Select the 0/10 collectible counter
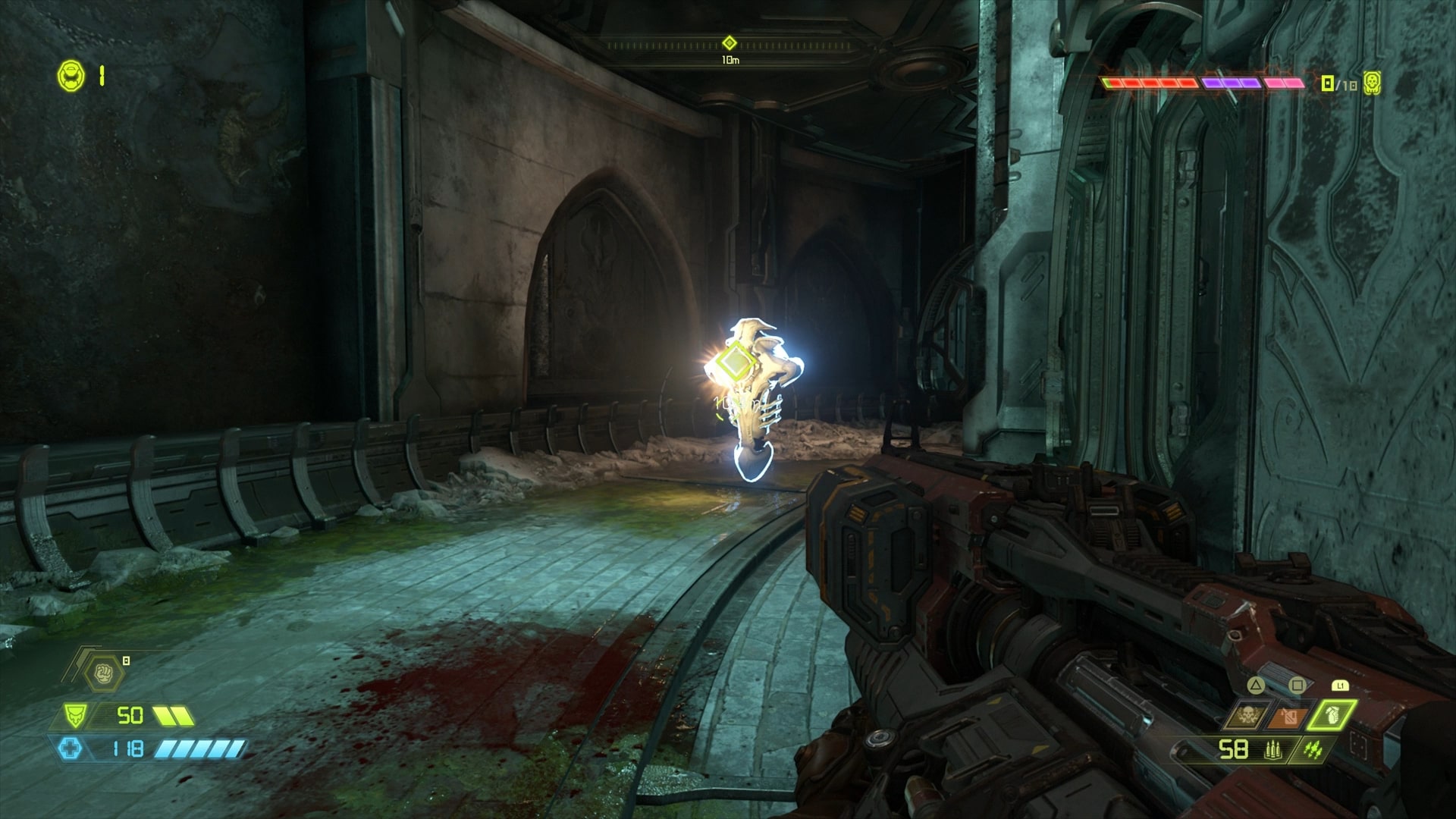Image resolution: width=1456 pixels, height=819 pixels. 1338,83
